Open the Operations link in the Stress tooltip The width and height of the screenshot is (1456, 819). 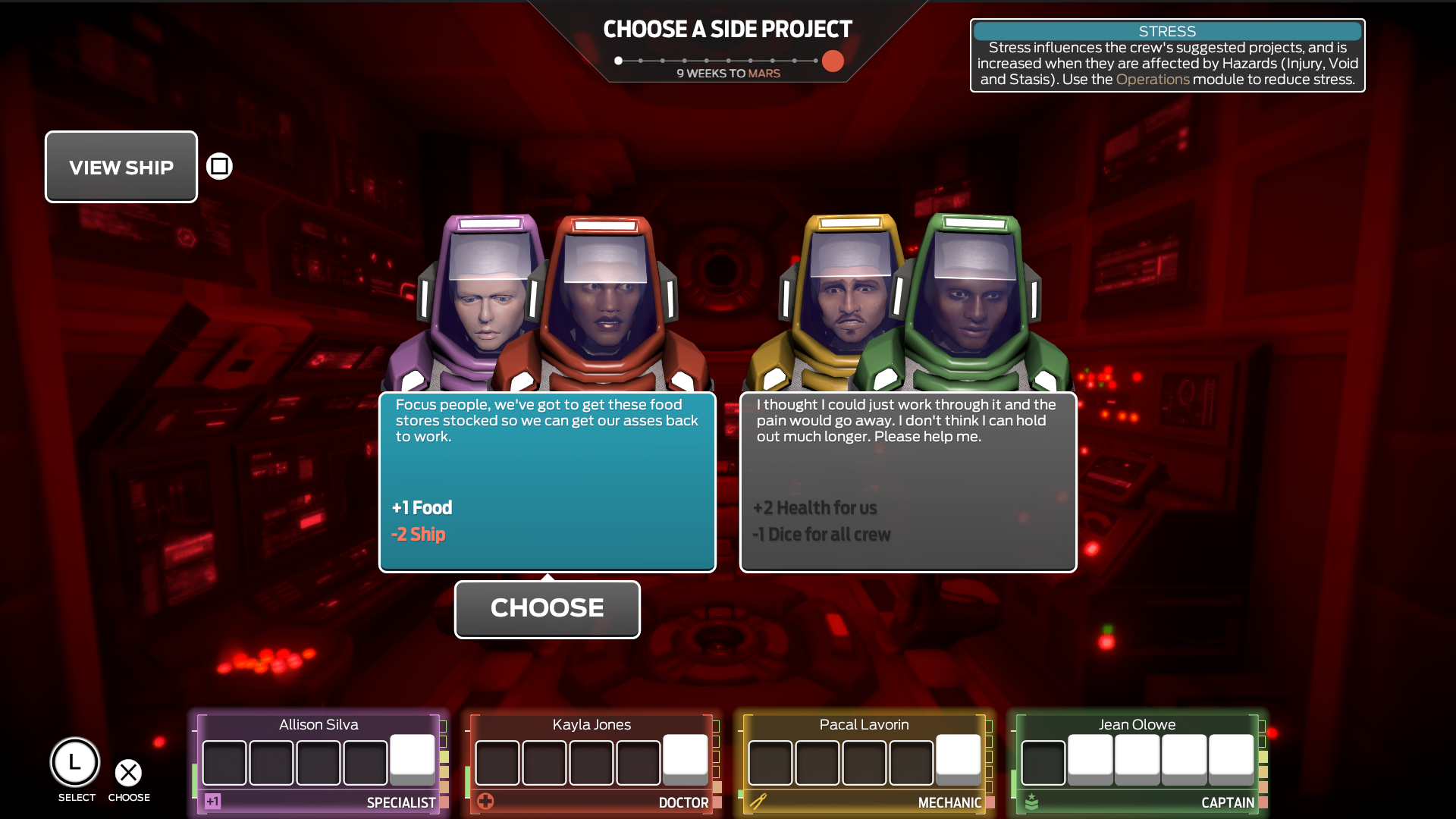(x=1153, y=79)
